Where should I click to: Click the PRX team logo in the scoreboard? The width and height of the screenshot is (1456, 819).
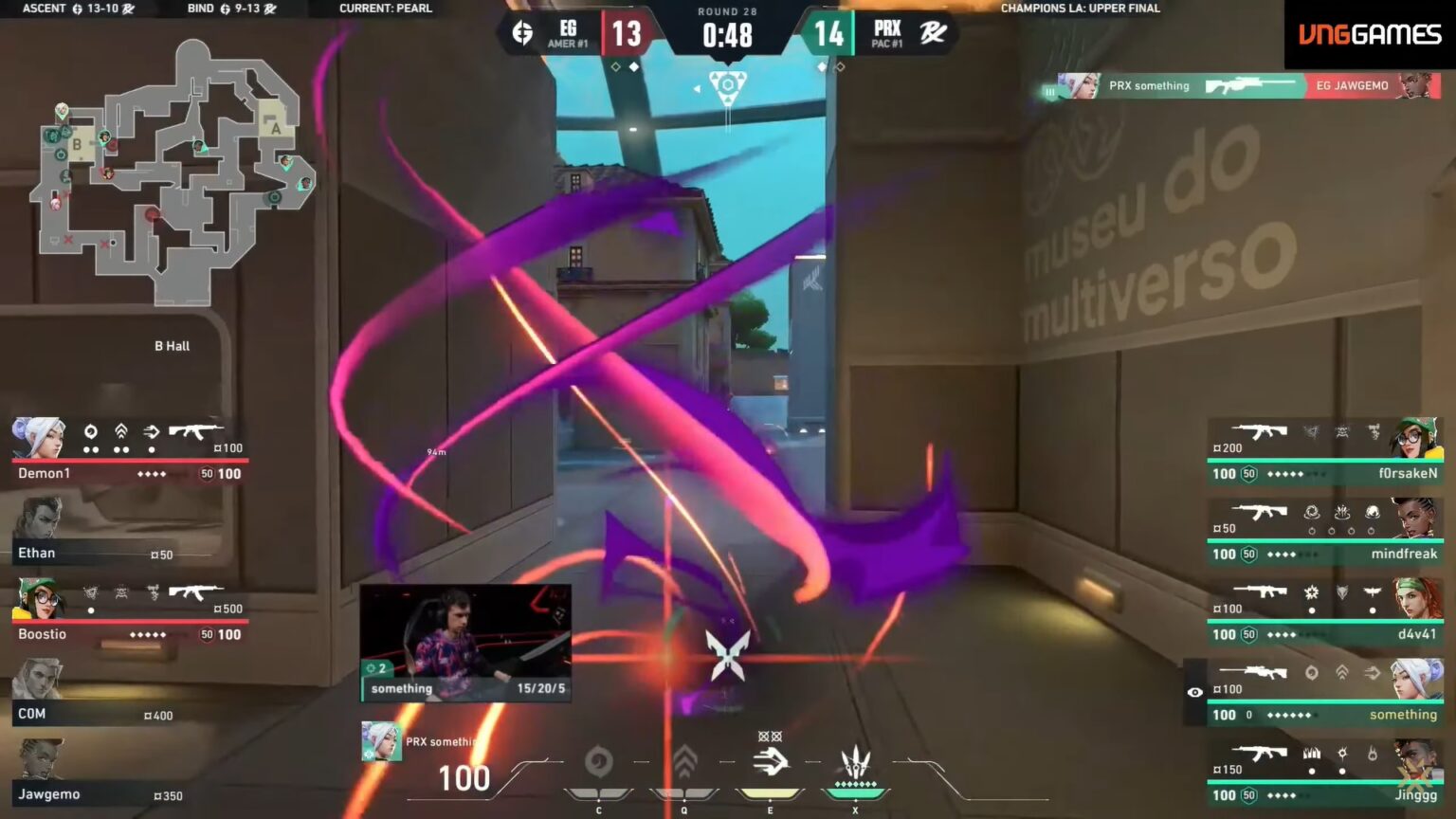[932, 30]
